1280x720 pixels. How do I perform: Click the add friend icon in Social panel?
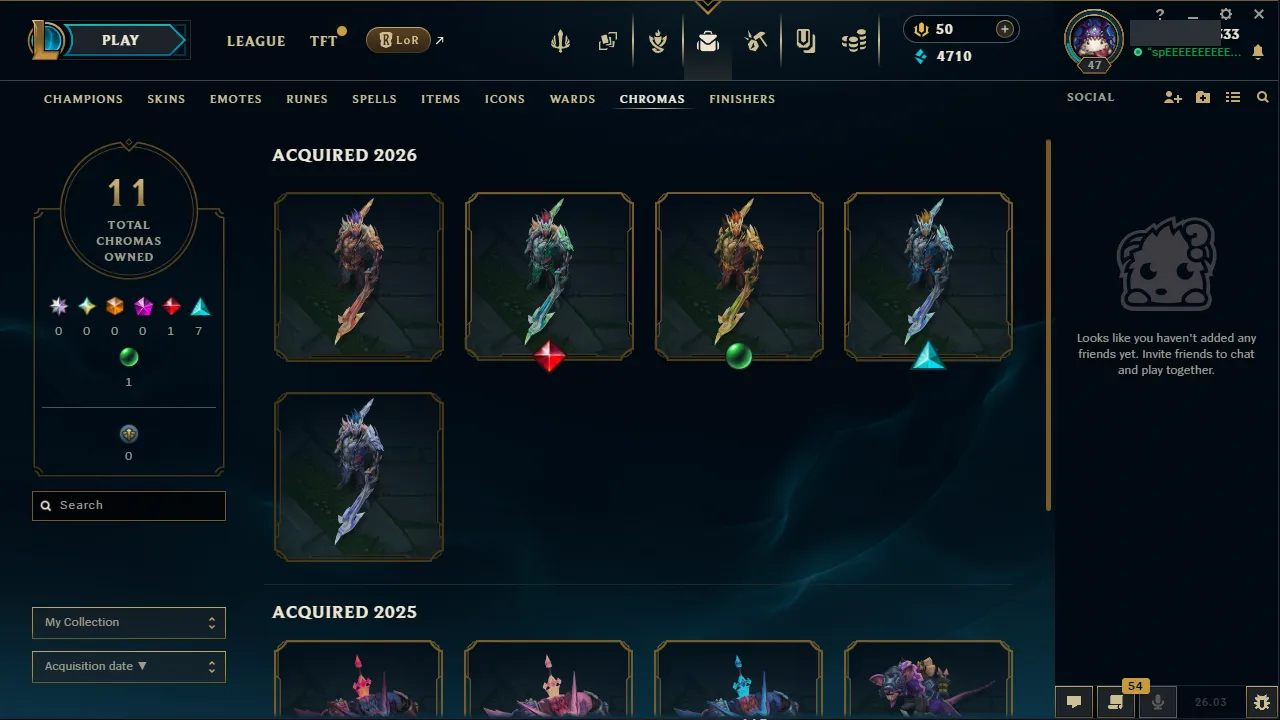pos(1172,97)
